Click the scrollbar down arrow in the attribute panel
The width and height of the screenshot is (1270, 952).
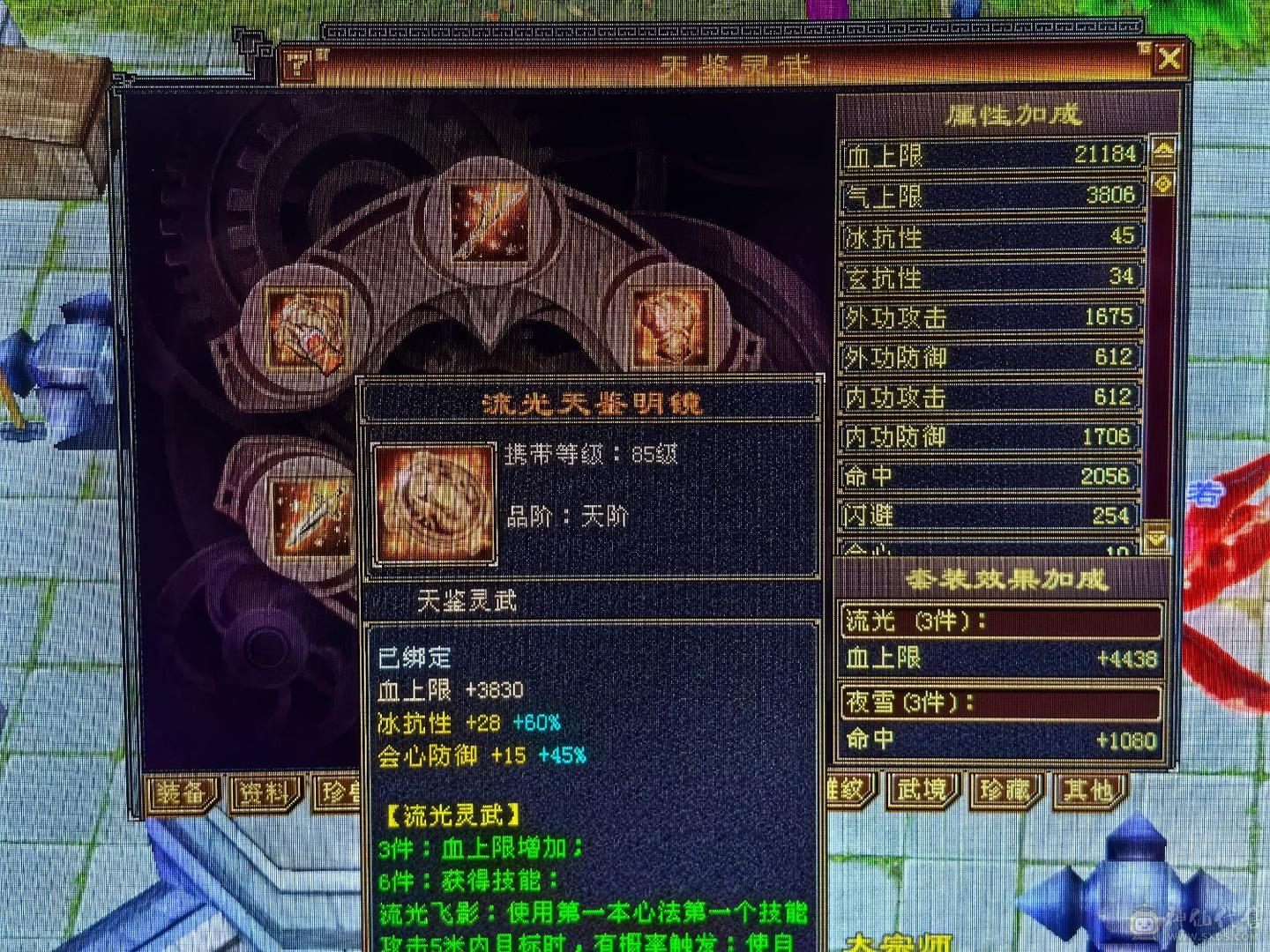point(1157,535)
